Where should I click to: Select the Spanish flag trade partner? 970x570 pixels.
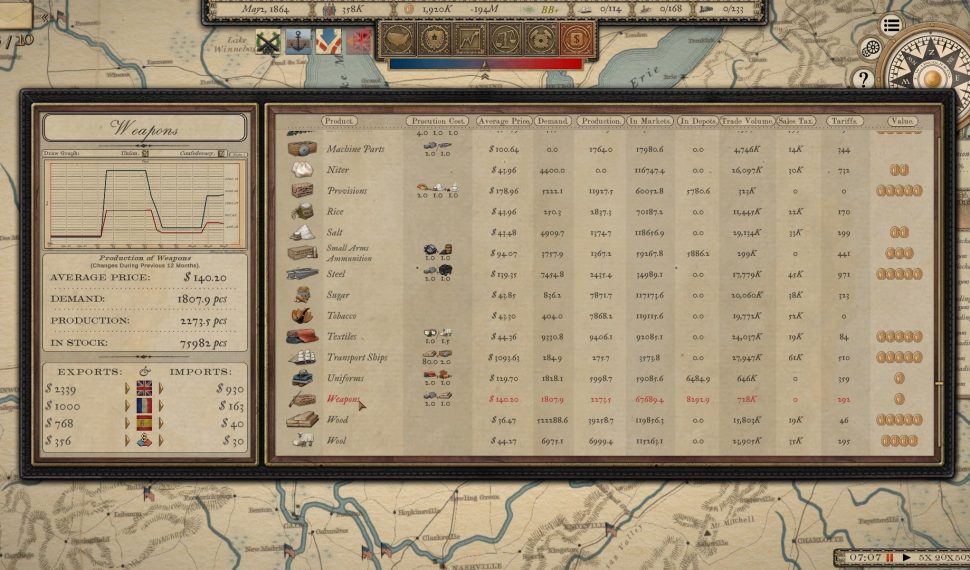(144, 423)
